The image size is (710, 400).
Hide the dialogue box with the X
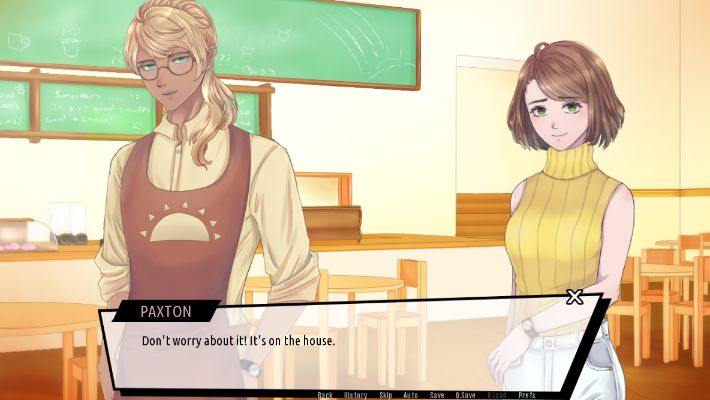pyautogui.click(x=574, y=297)
